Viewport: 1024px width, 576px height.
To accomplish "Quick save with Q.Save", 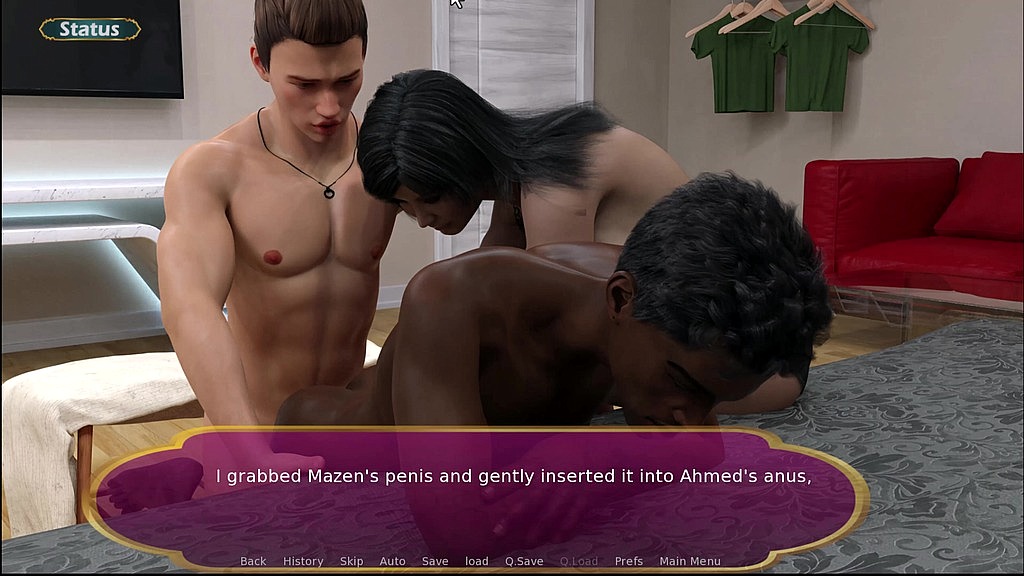I will (524, 561).
